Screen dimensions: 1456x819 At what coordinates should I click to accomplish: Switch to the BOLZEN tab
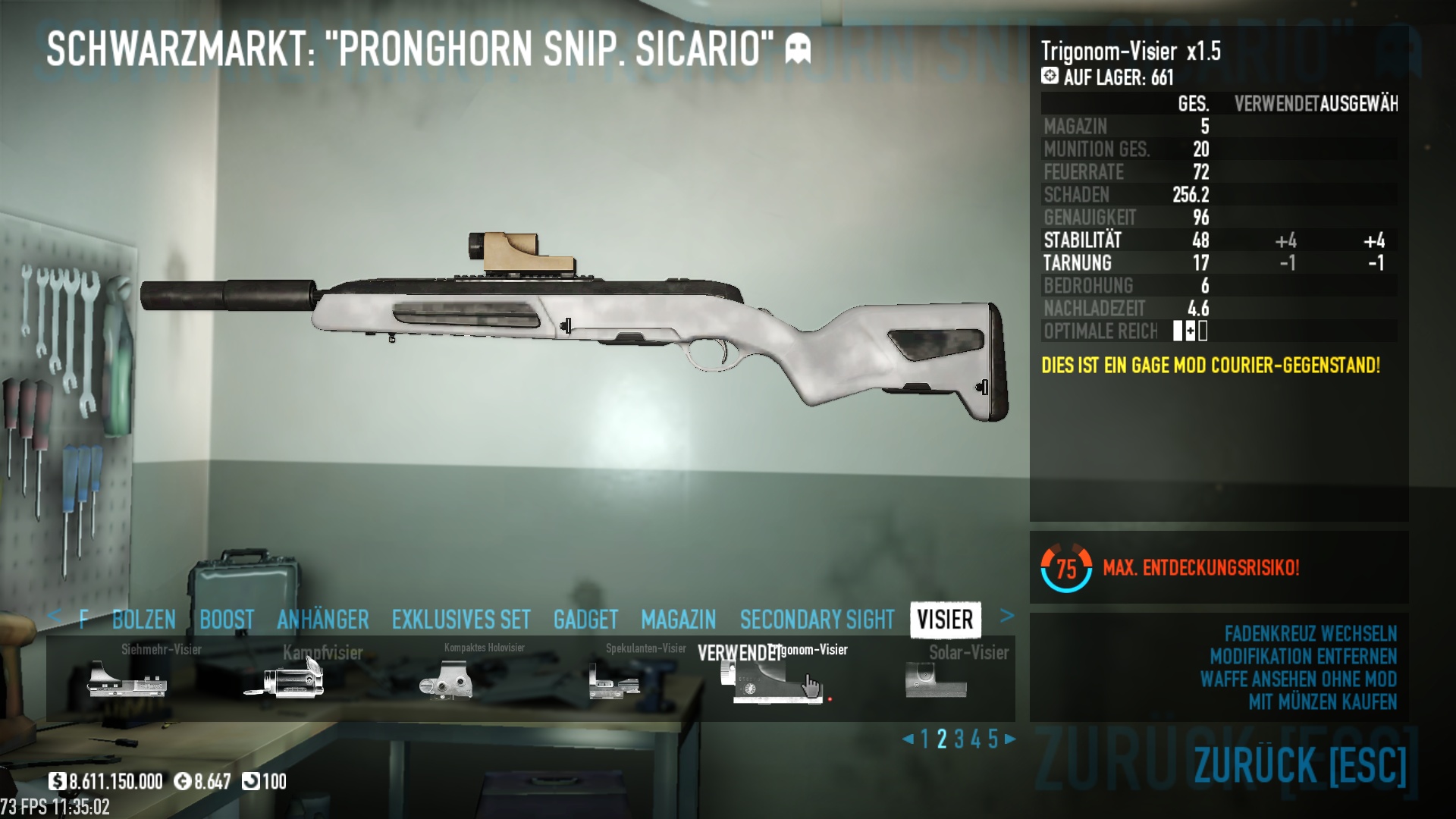[144, 620]
